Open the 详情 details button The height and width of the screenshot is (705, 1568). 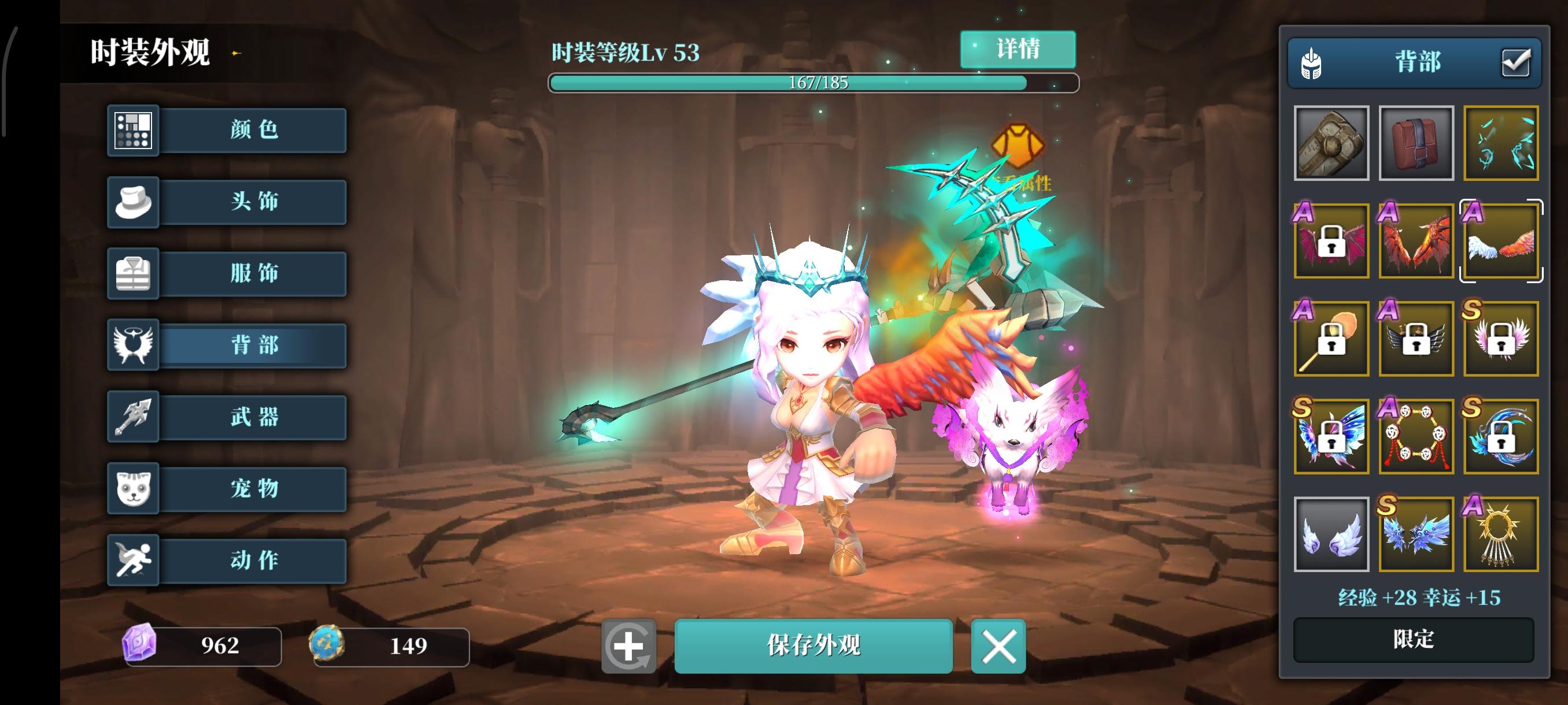click(x=1018, y=50)
